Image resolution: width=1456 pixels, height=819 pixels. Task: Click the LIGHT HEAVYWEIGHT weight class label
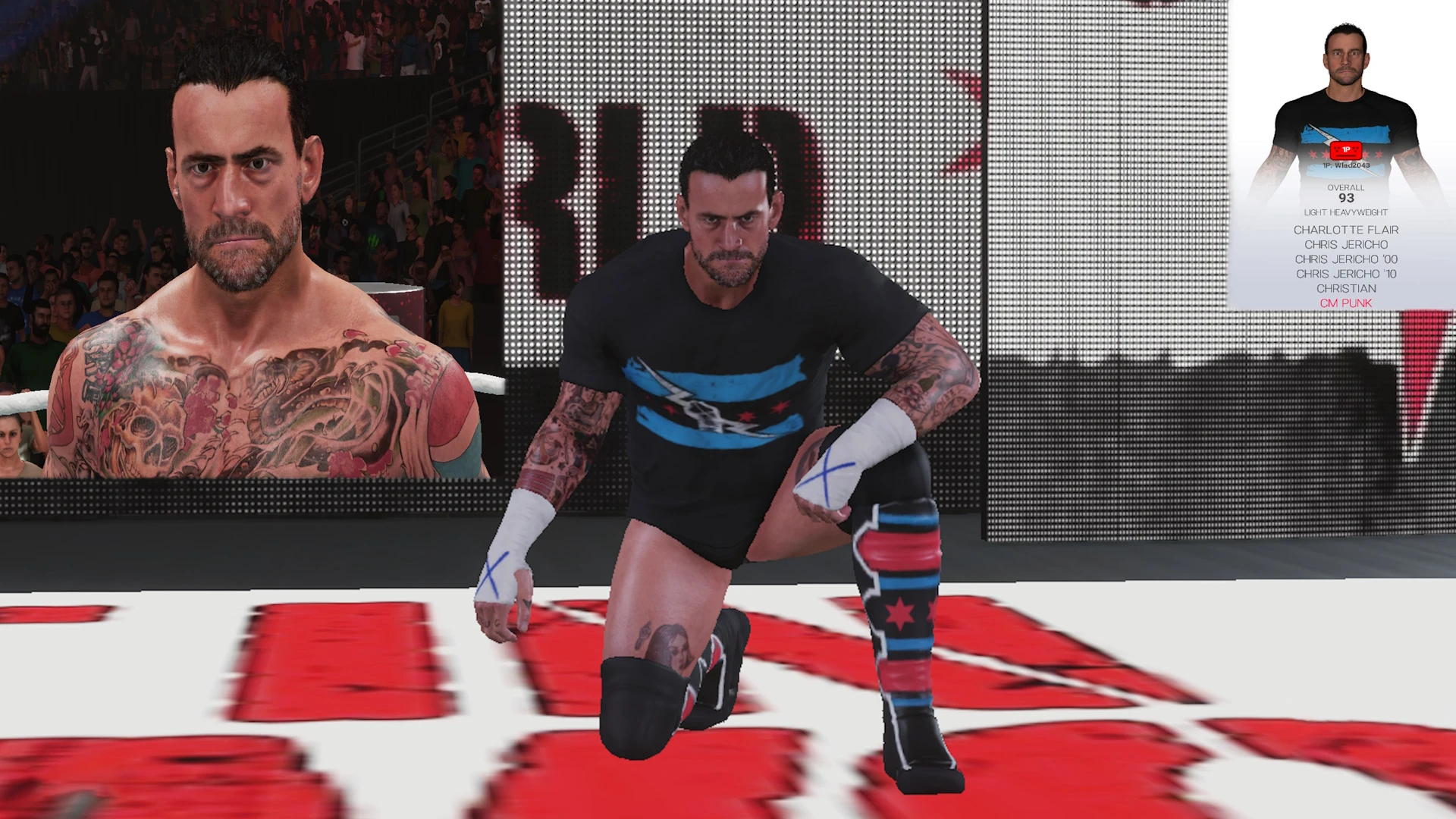pyautogui.click(x=1345, y=212)
